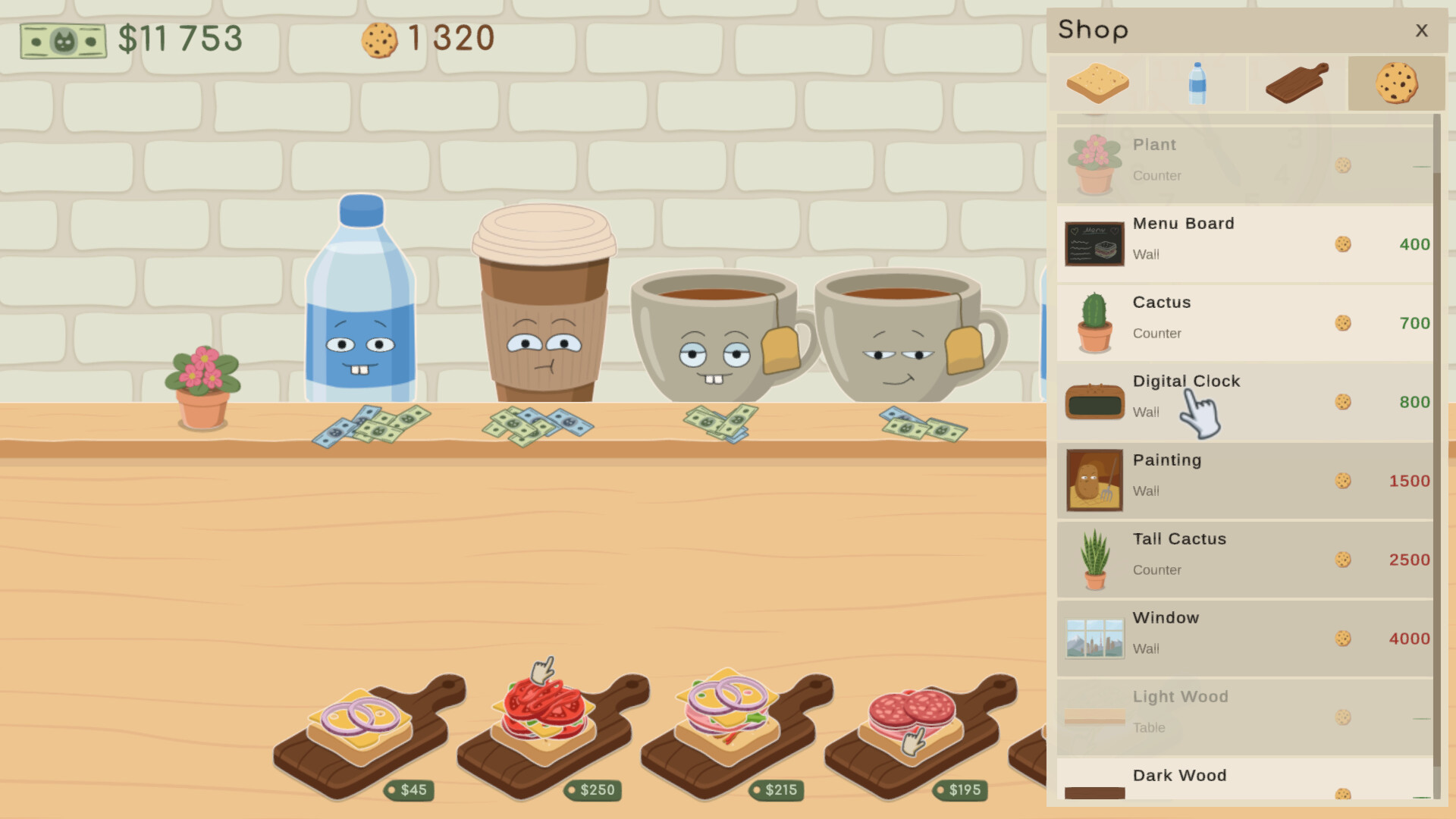Select the Painting item icon
The width and height of the screenshot is (1456, 819).
tap(1094, 479)
